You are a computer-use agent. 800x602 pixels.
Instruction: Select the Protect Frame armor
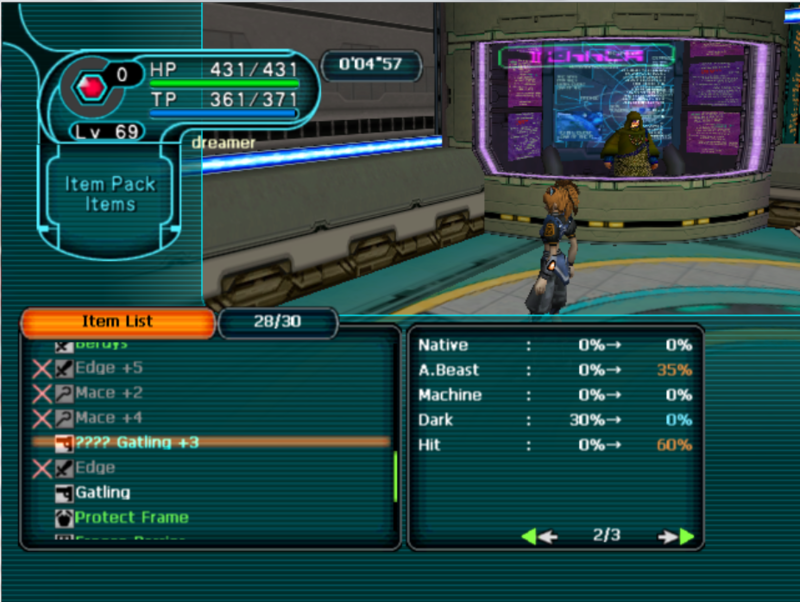(131, 518)
